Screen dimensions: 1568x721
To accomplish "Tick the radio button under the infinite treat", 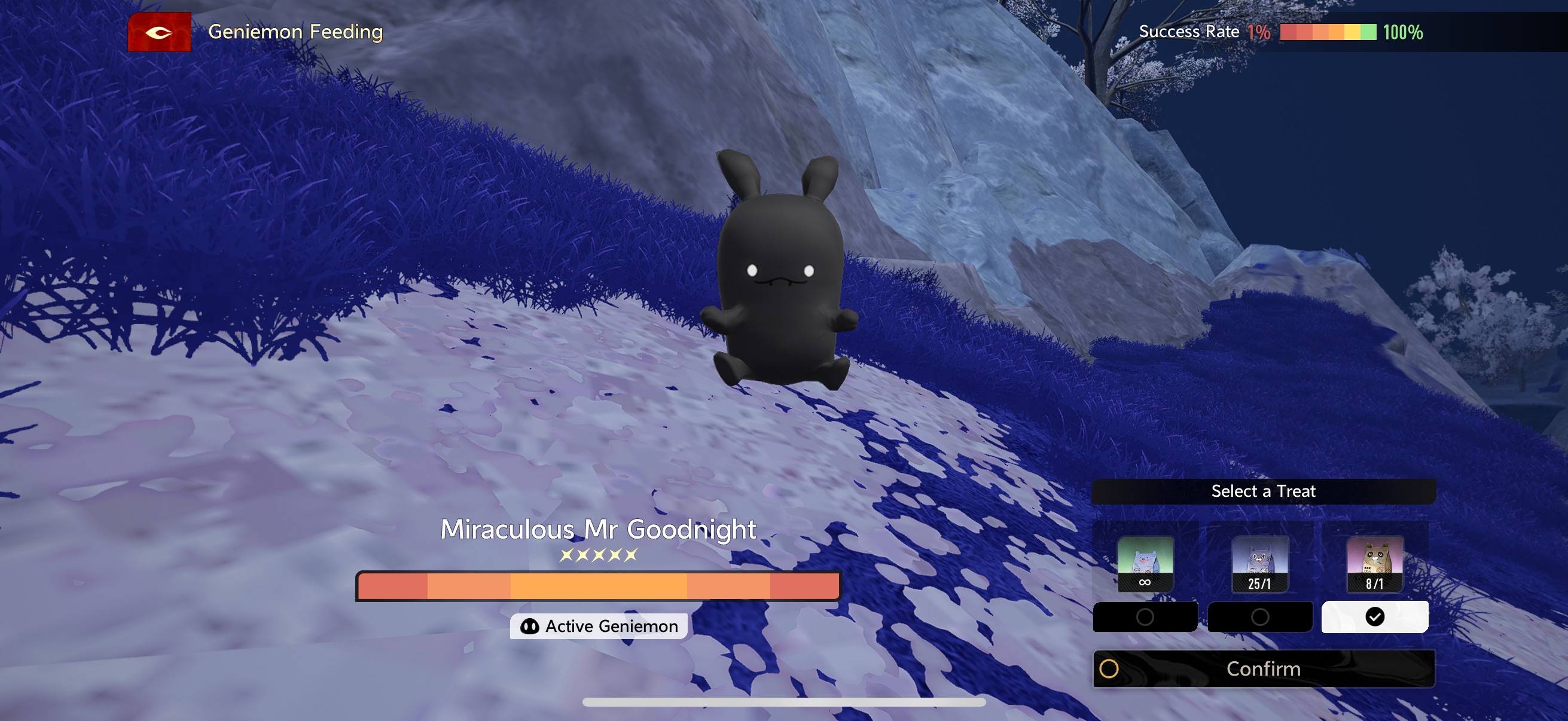I will tap(1145, 617).
